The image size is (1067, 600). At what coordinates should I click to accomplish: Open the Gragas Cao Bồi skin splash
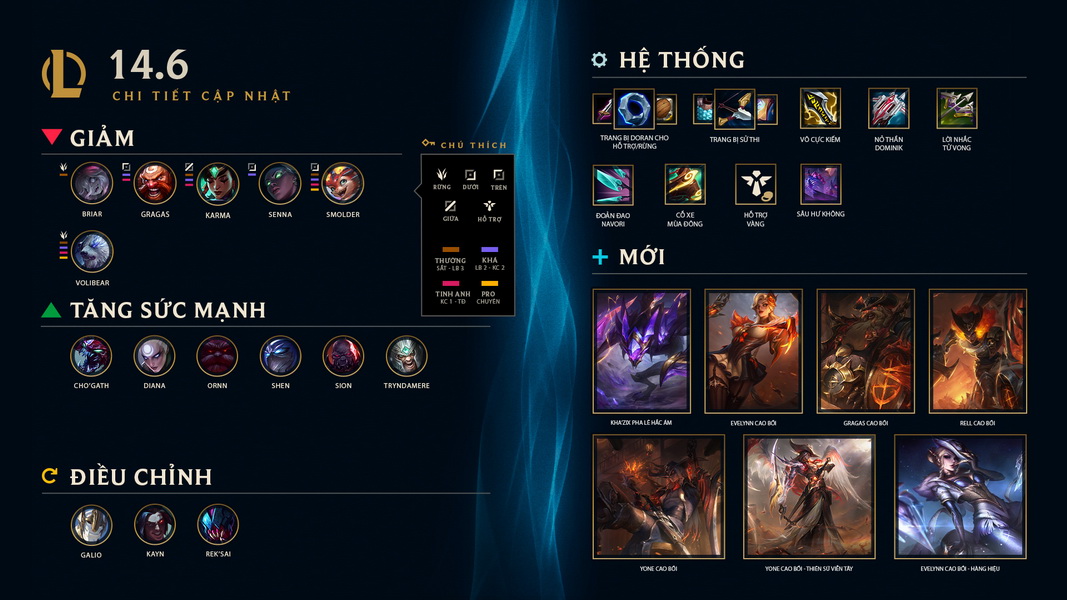pos(865,351)
